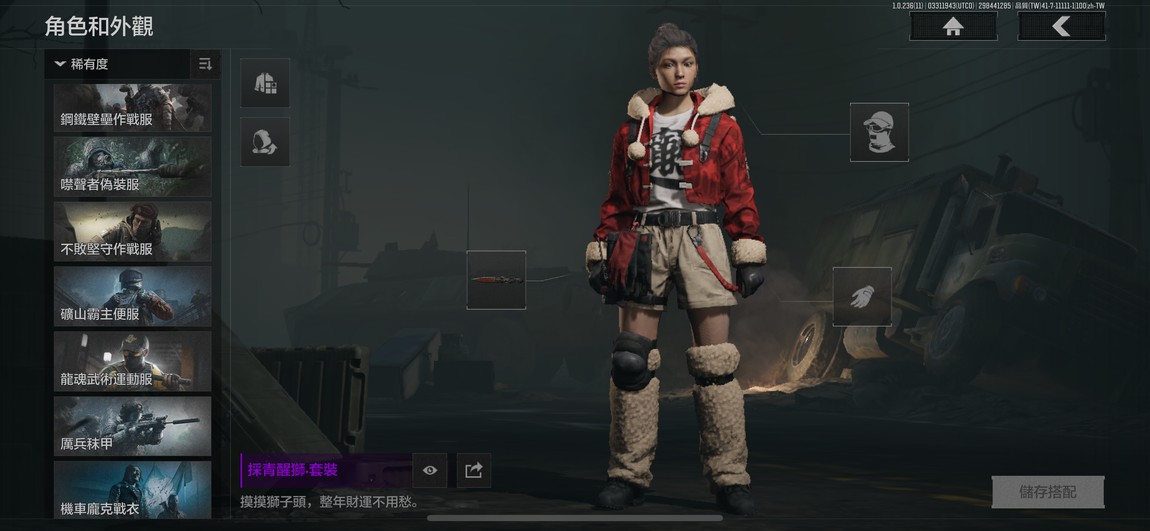Click the 儲存搭配 save outfit button
Image resolution: width=1150 pixels, height=531 pixels.
1047,492
